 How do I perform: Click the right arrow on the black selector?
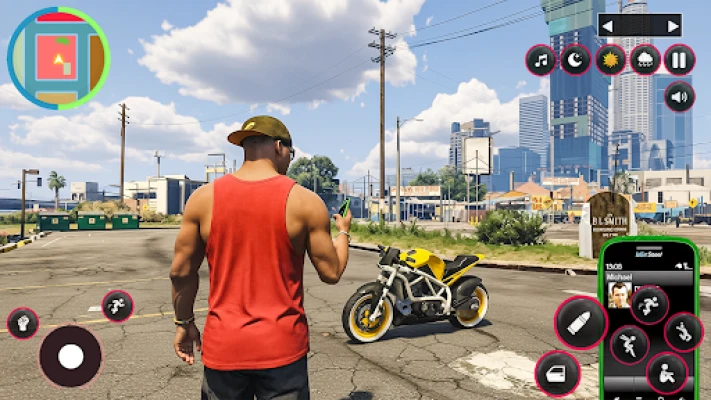674,25
